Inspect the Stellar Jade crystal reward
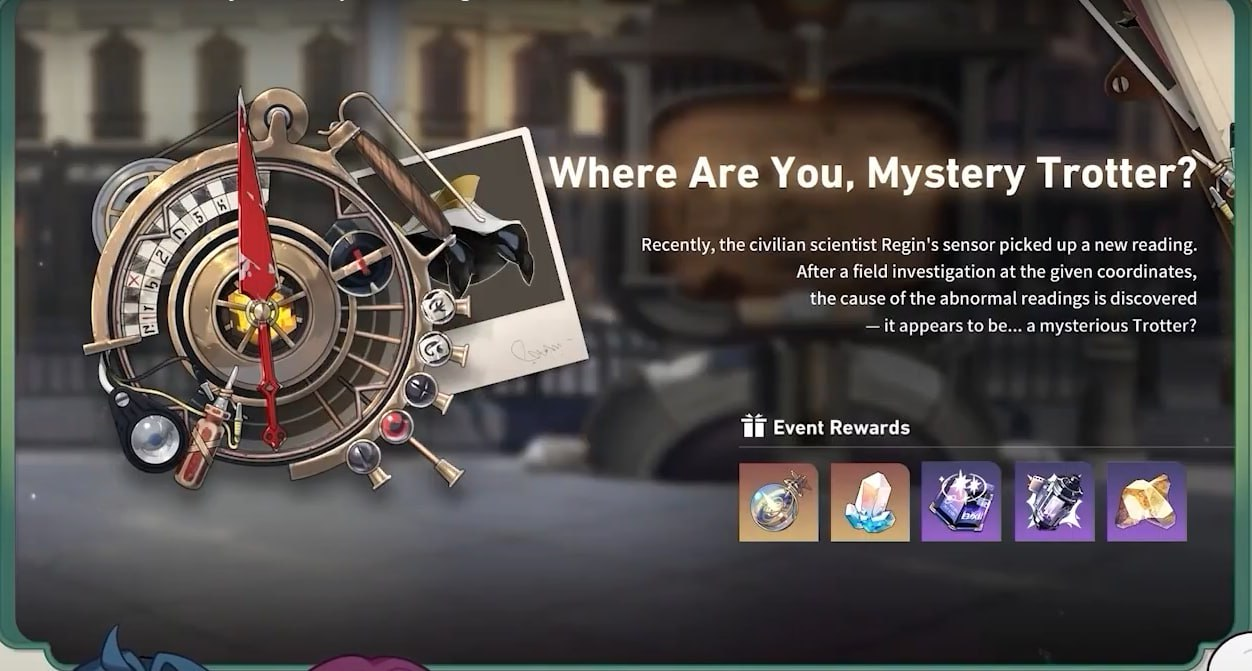This screenshot has height=671, width=1252. point(870,502)
